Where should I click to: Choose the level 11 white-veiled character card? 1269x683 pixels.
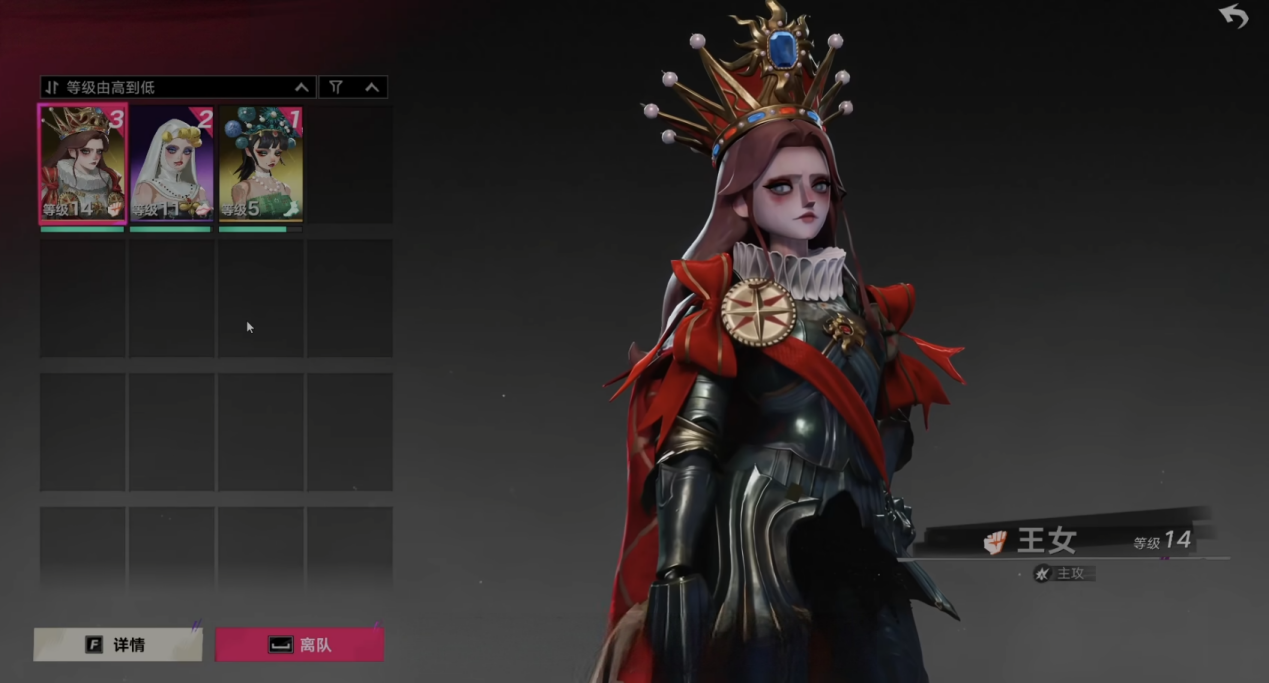click(x=171, y=163)
